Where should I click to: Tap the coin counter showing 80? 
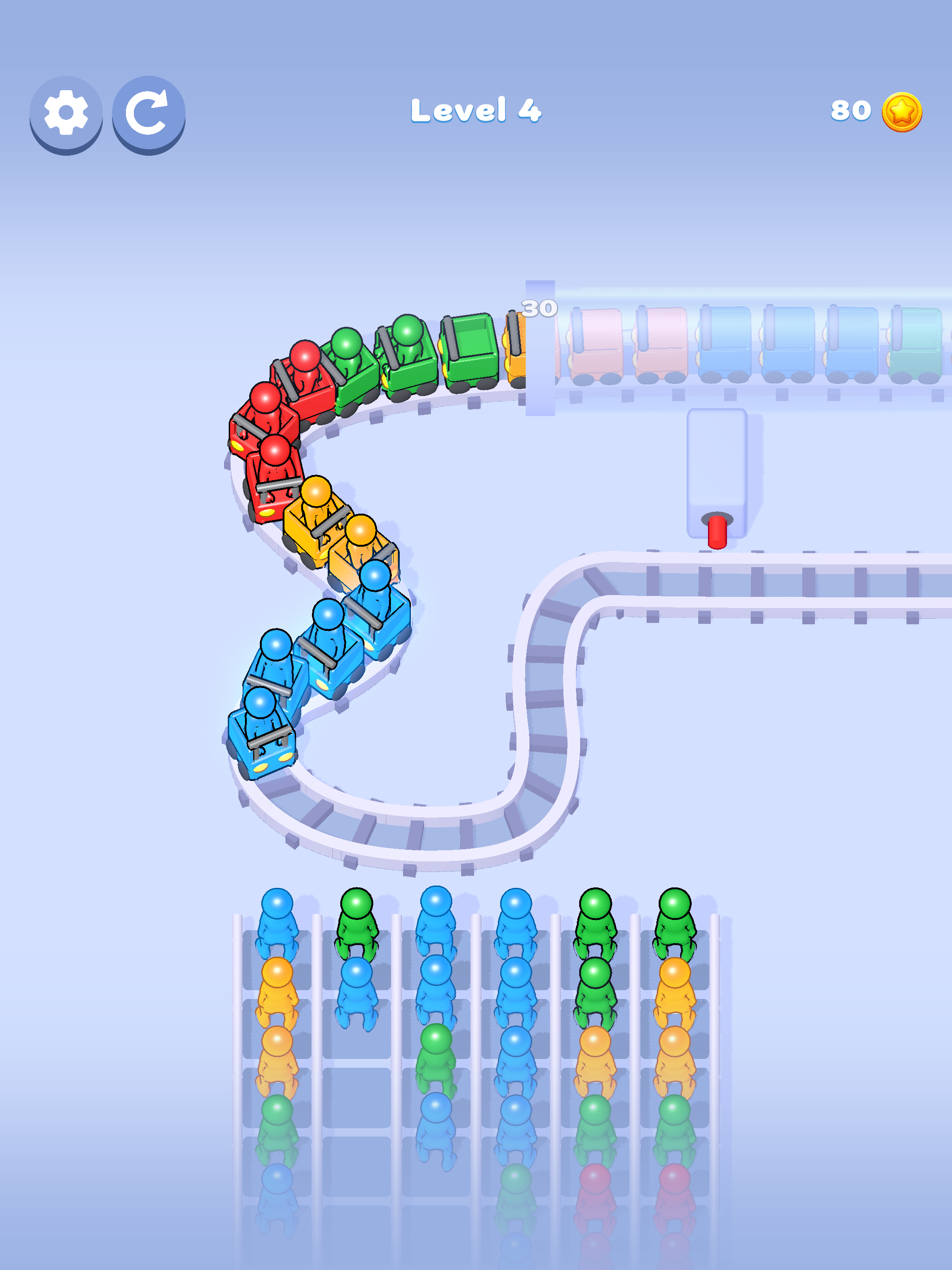852,112
